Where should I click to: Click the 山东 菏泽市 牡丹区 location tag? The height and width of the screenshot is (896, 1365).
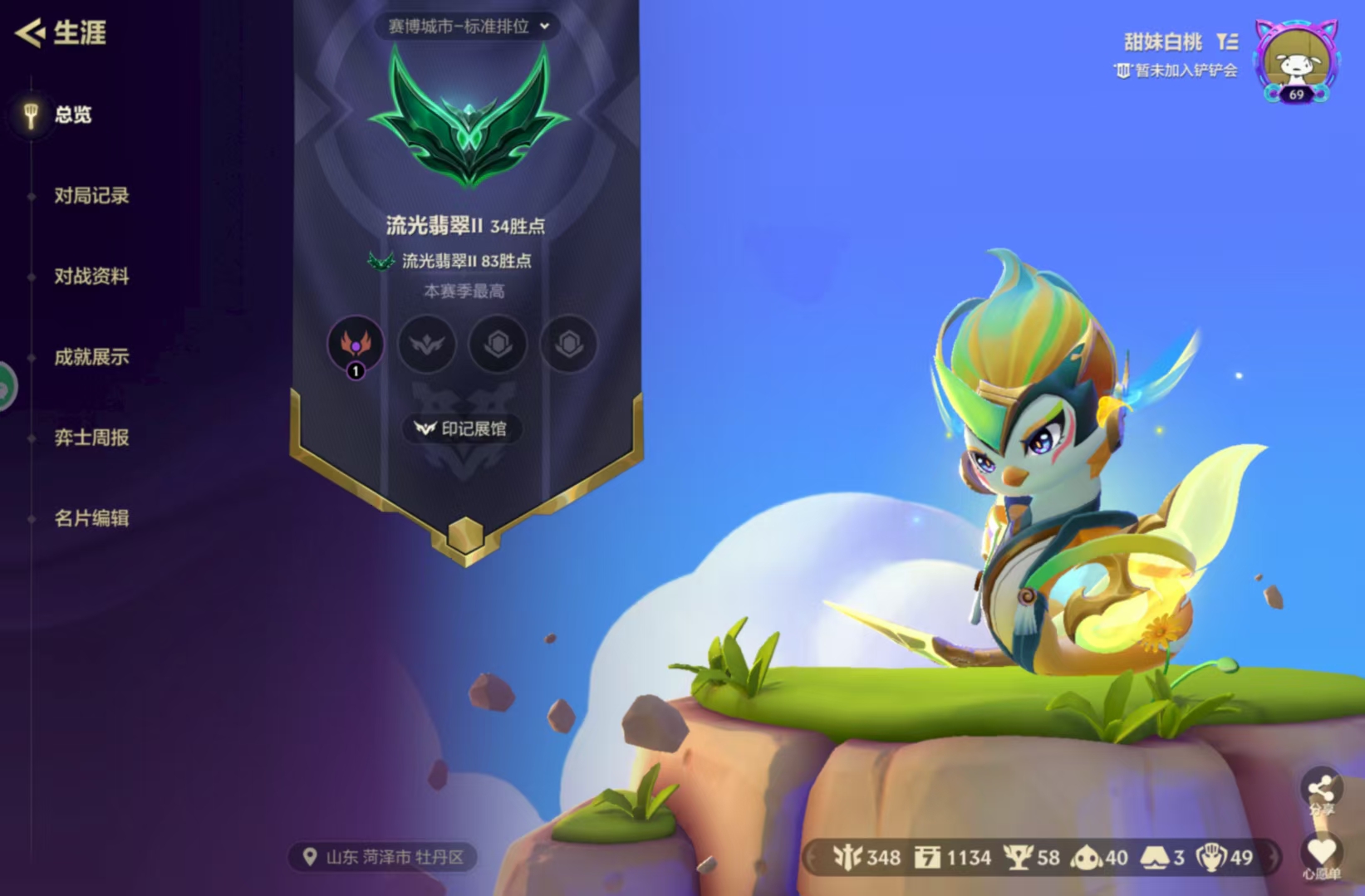383,857
